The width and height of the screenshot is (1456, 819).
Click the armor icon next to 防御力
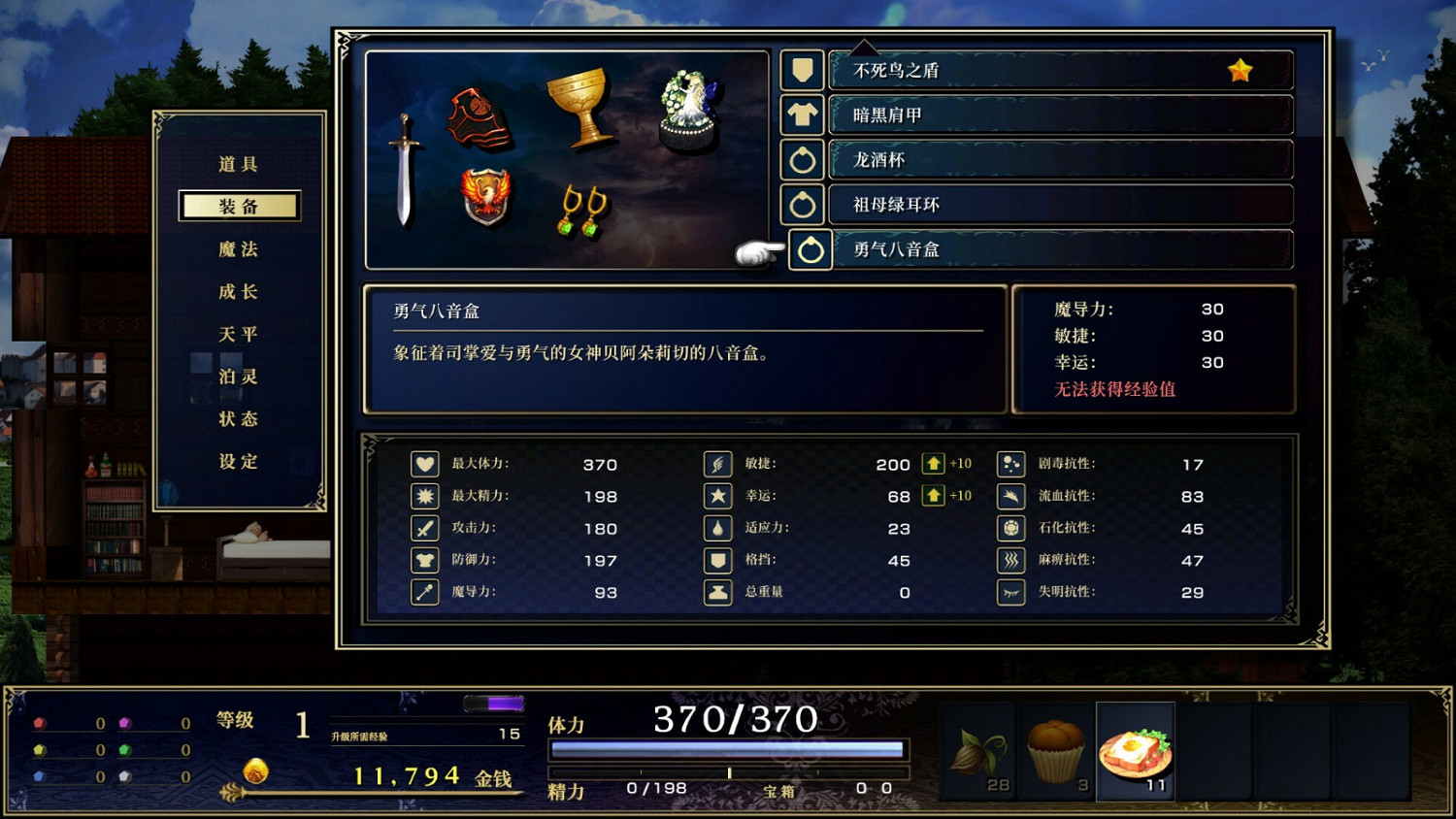[424, 560]
